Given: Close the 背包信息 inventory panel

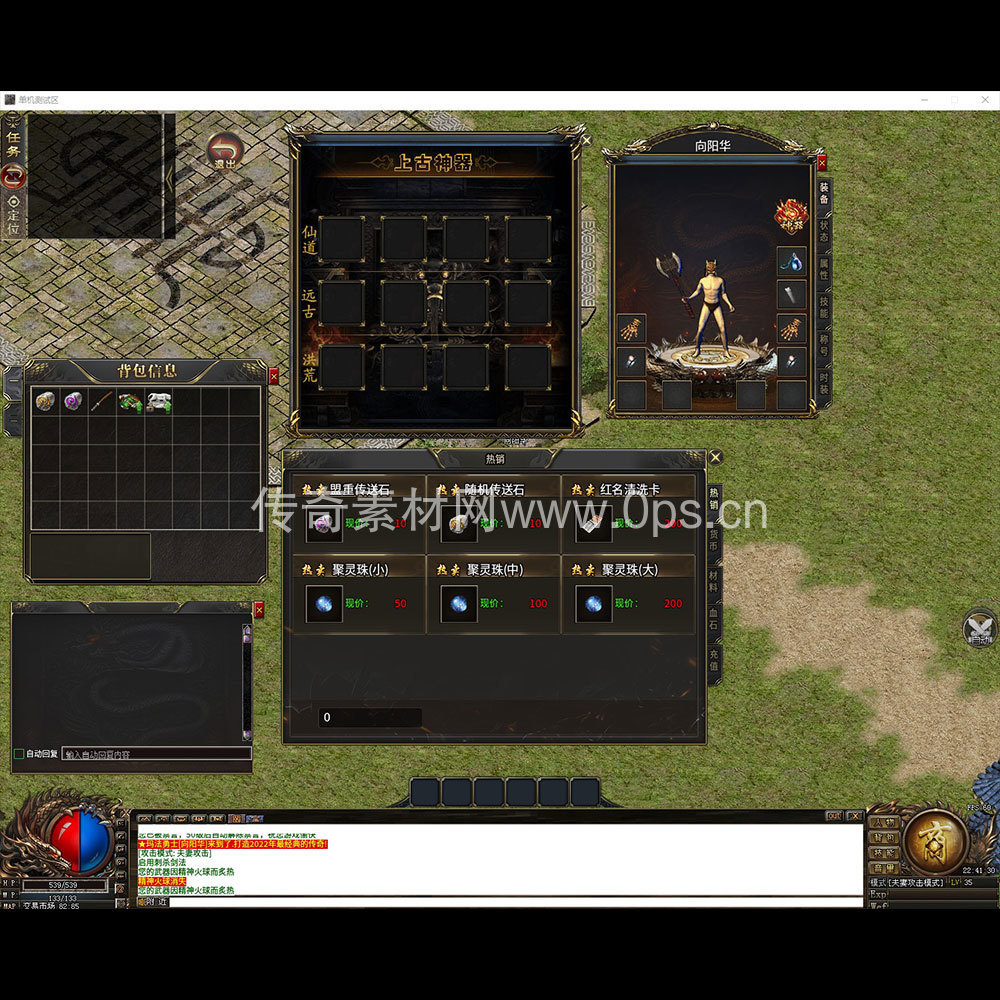Looking at the screenshot, I should tap(274, 376).
